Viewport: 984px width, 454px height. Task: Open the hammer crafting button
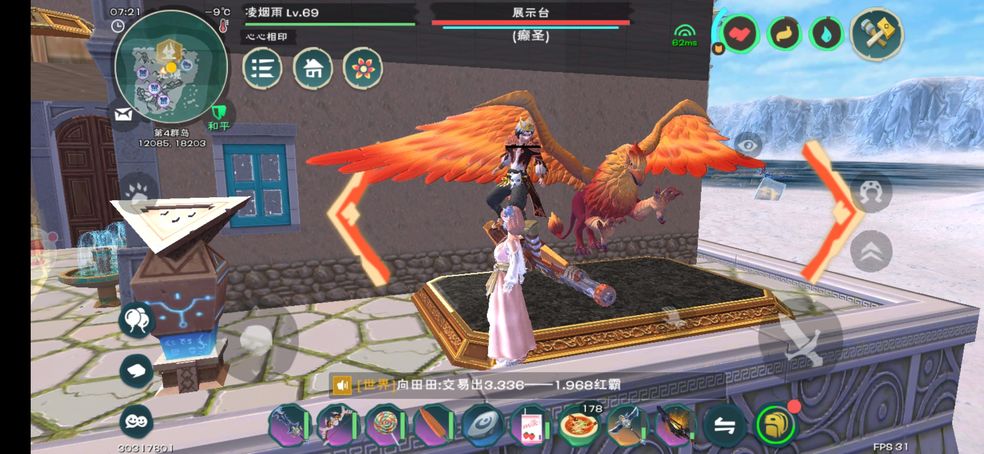pyautogui.click(x=877, y=34)
